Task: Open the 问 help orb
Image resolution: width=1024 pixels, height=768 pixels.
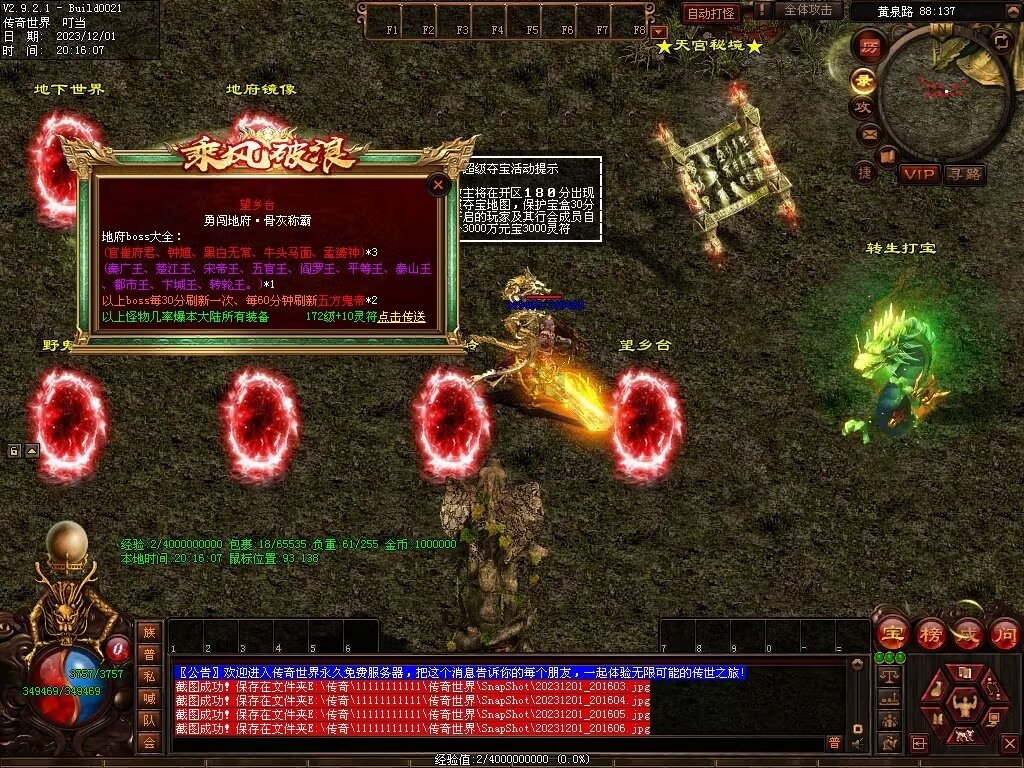Action: [x=1005, y=633]
